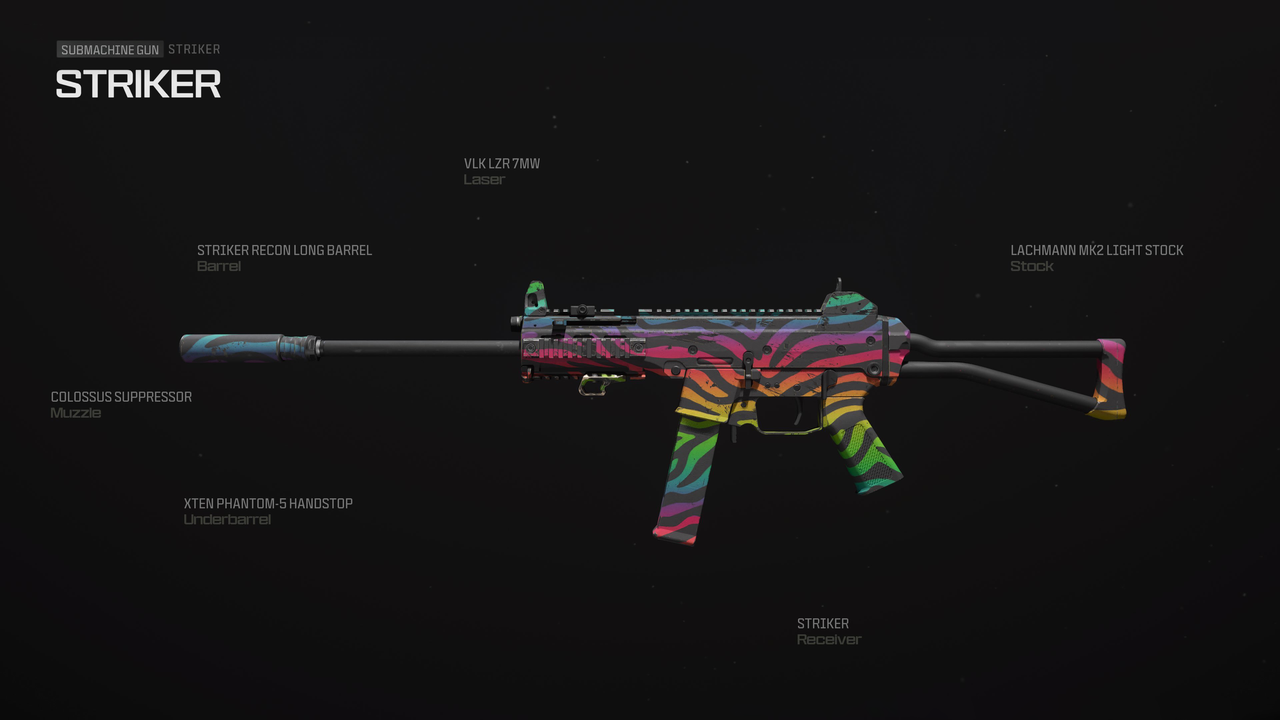
Task: Open the Barrel slot via its label
Action: [219, 266]
